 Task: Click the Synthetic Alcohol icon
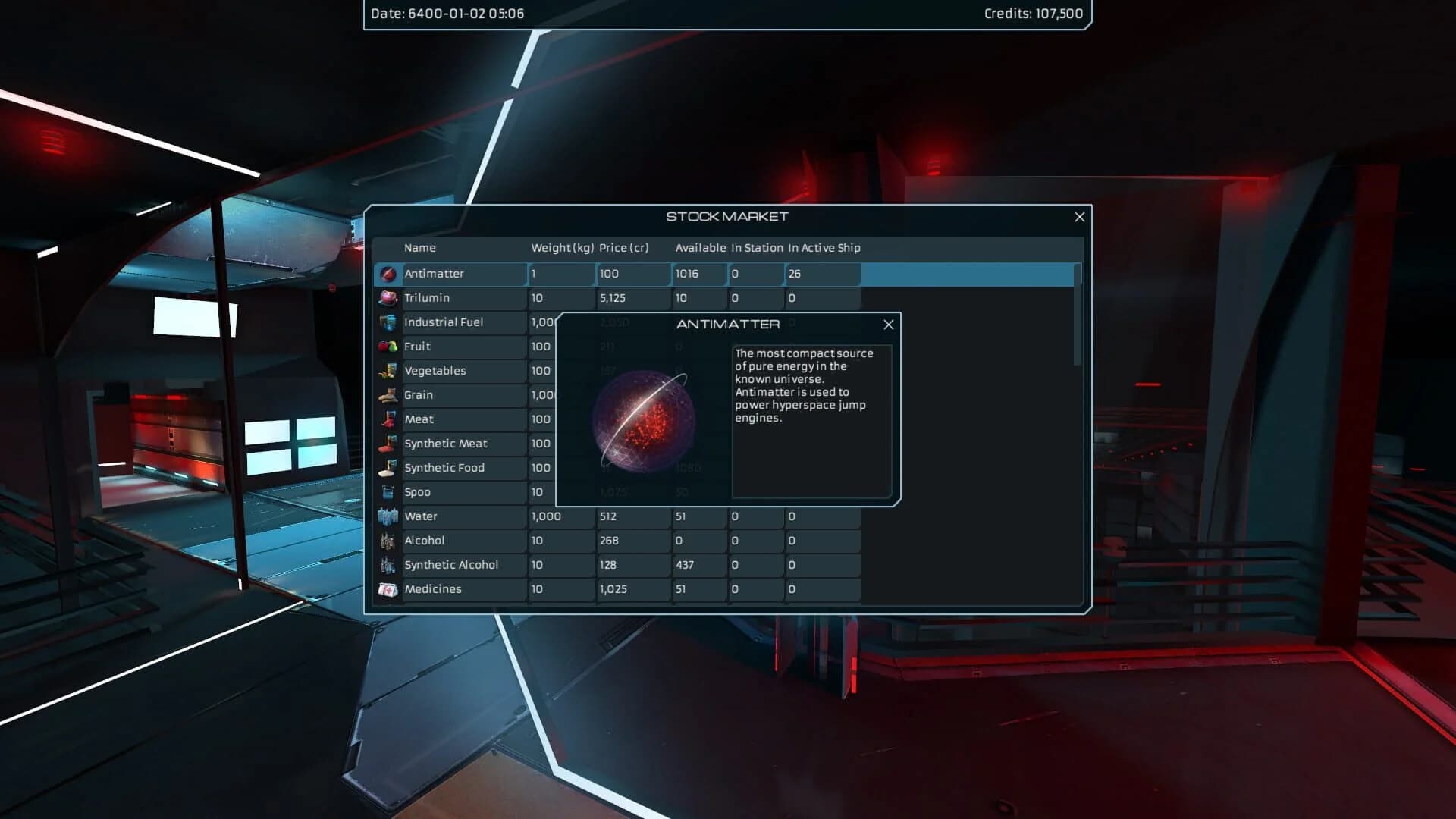pyautogui.click(x=388, y=565)
